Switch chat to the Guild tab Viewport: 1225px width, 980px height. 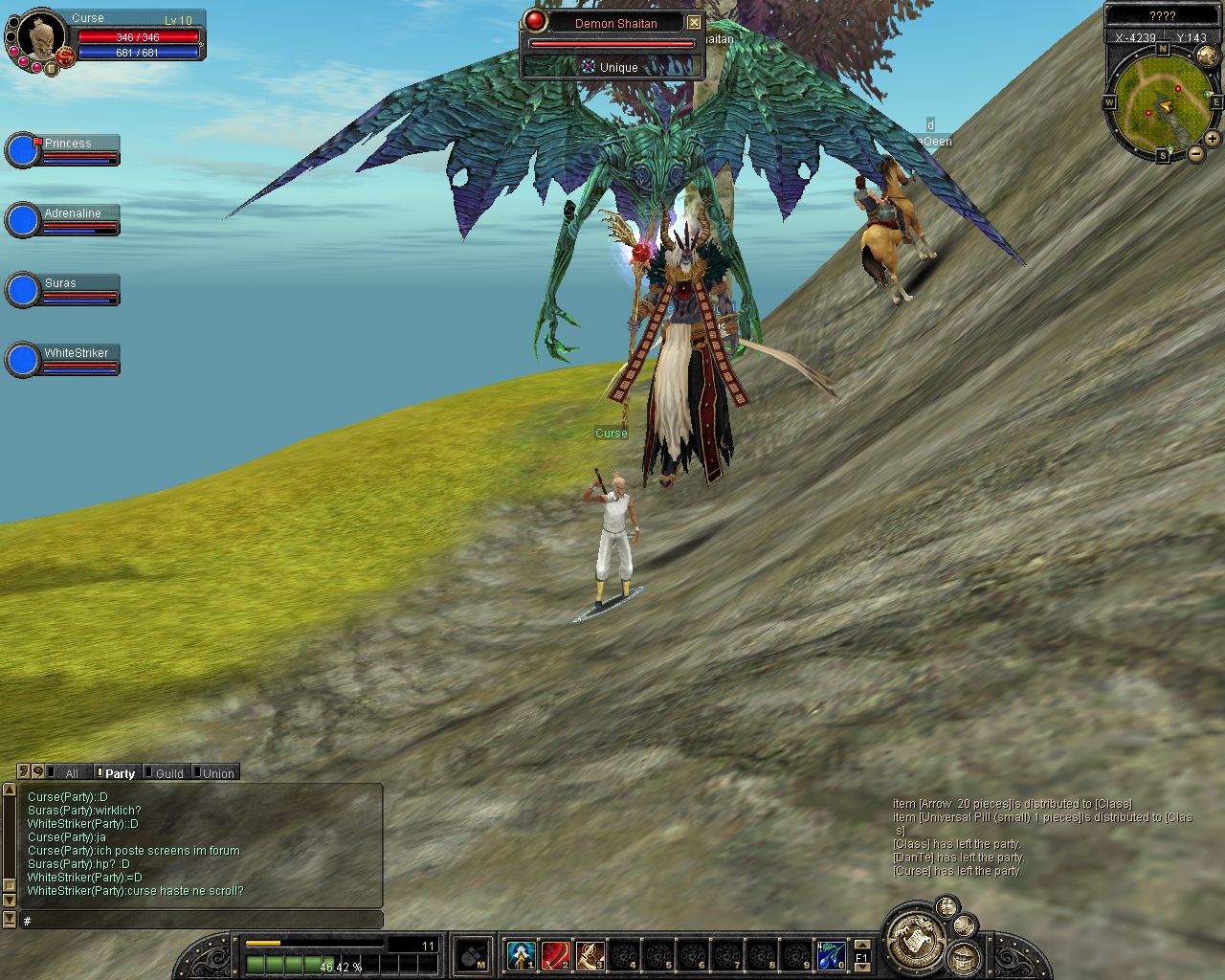click(x=168, y=773)
